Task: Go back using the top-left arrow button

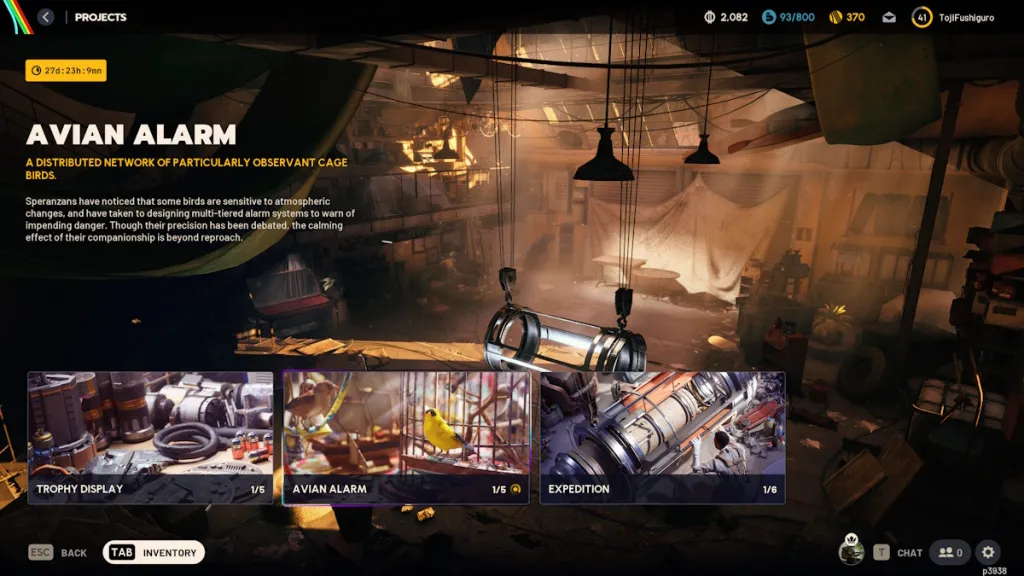Action: 46,17
